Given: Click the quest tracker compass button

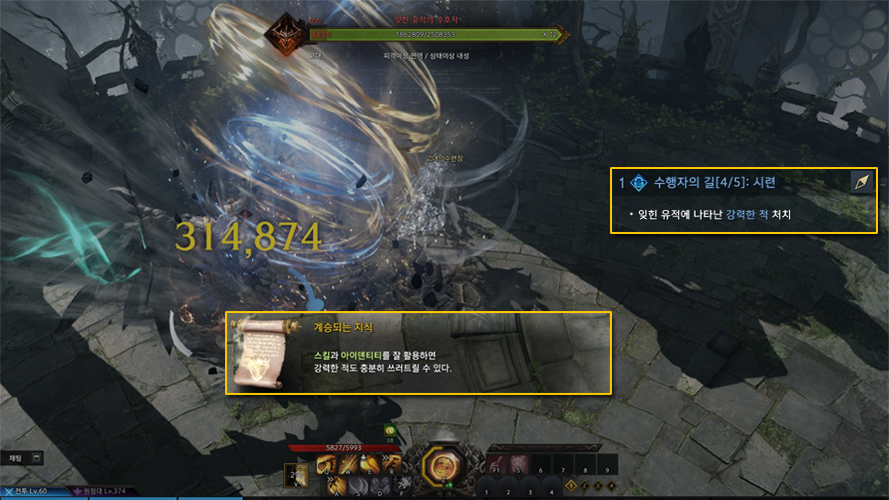Looking at the screenshot, I should (x=861, y=182).
